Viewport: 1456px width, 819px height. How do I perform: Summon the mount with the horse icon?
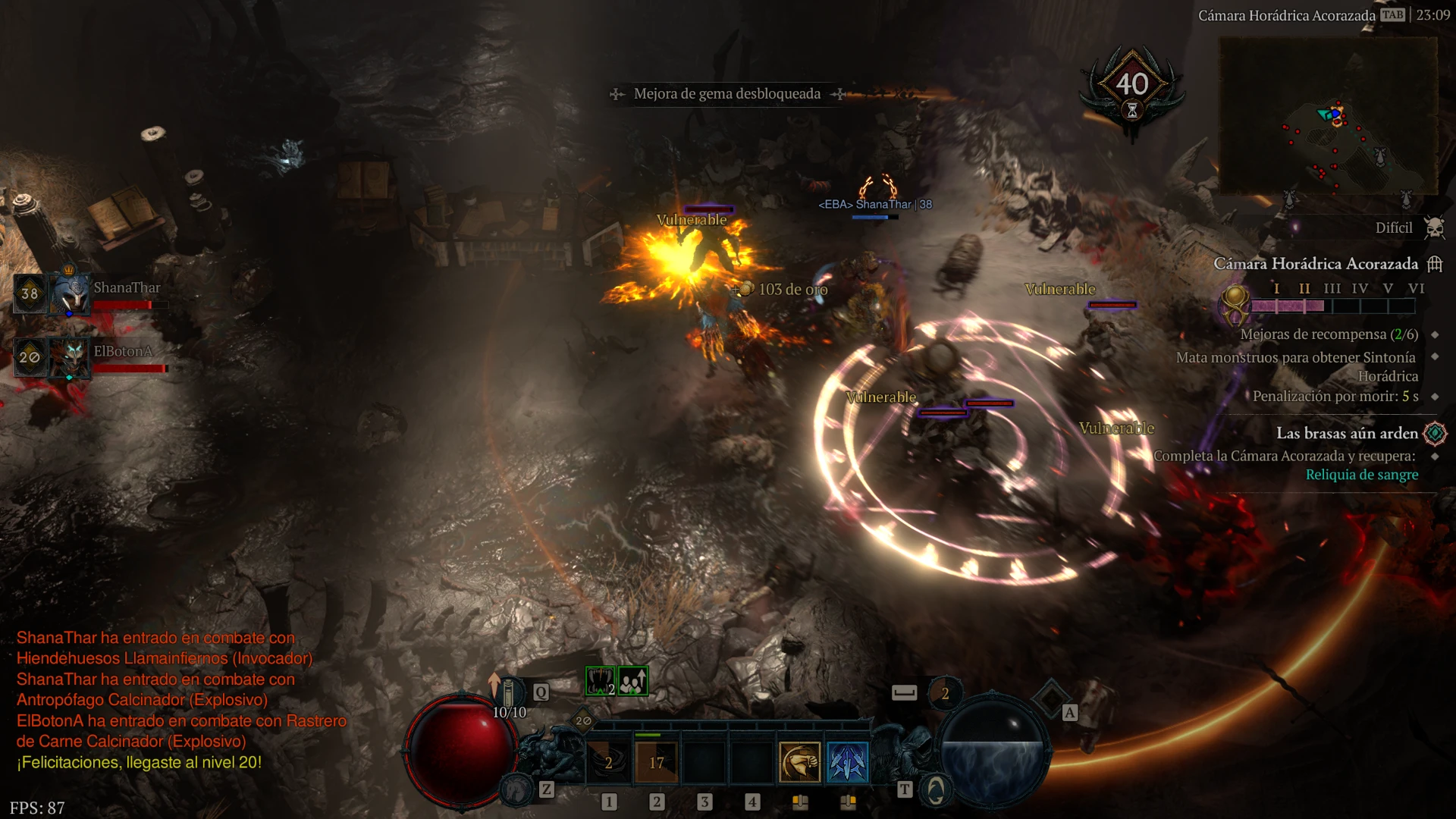click(516, 790)
